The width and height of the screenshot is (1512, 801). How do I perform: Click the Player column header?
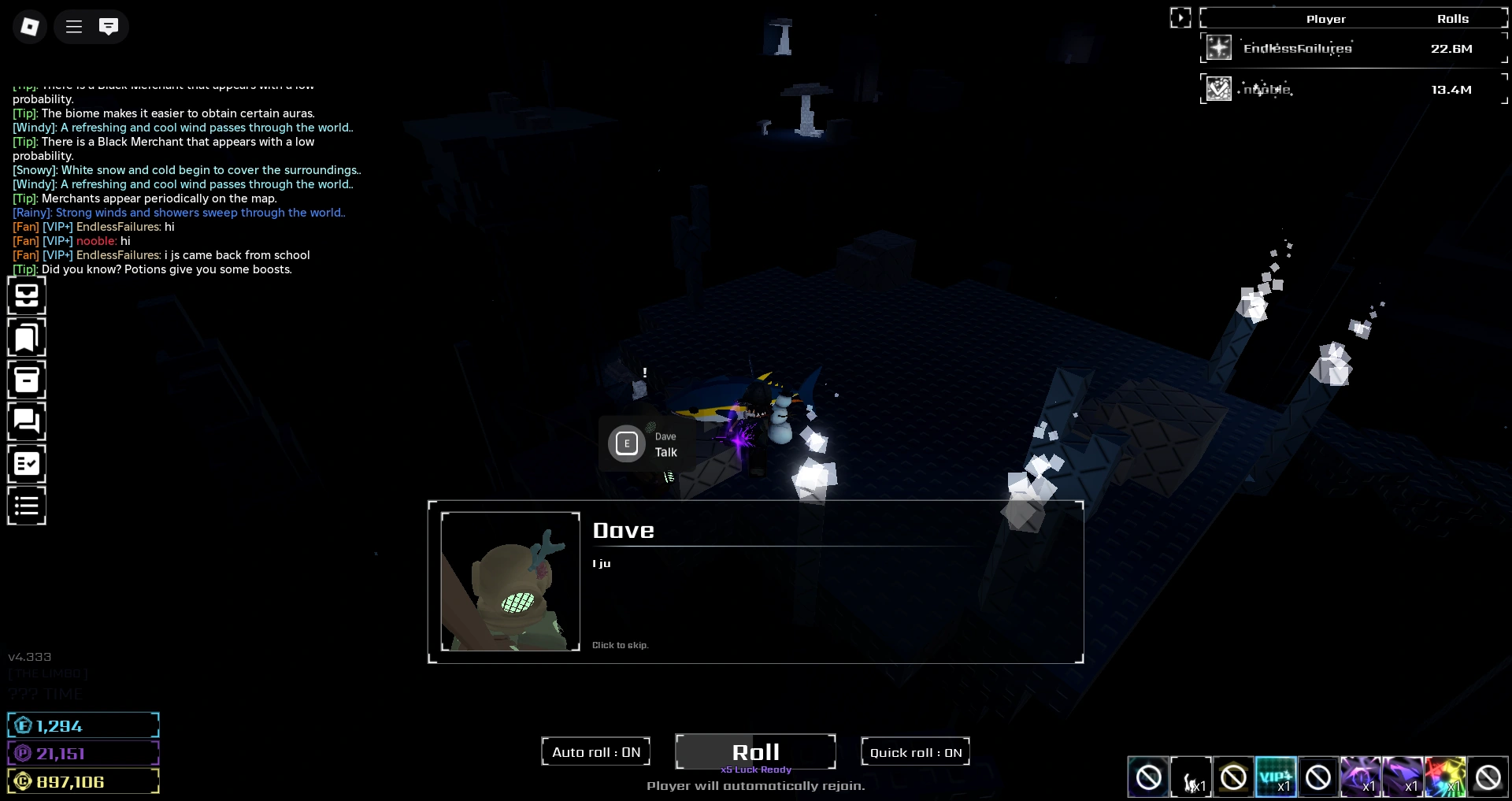pos(1326,18)
